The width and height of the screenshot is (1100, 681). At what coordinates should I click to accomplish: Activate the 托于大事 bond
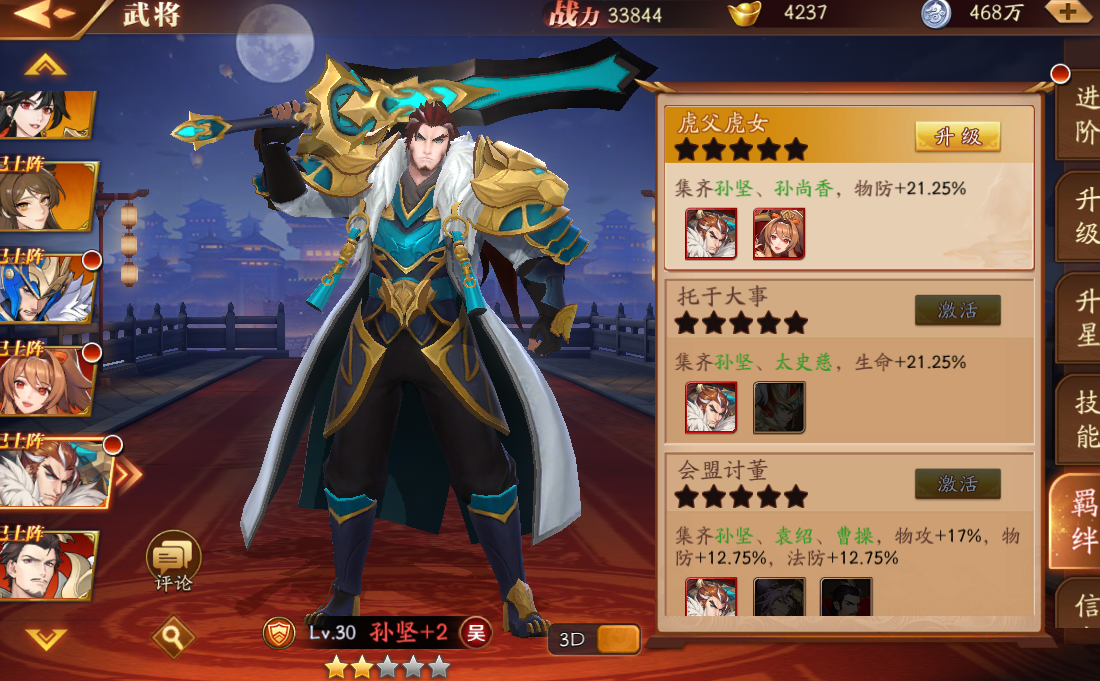point(957,310)
